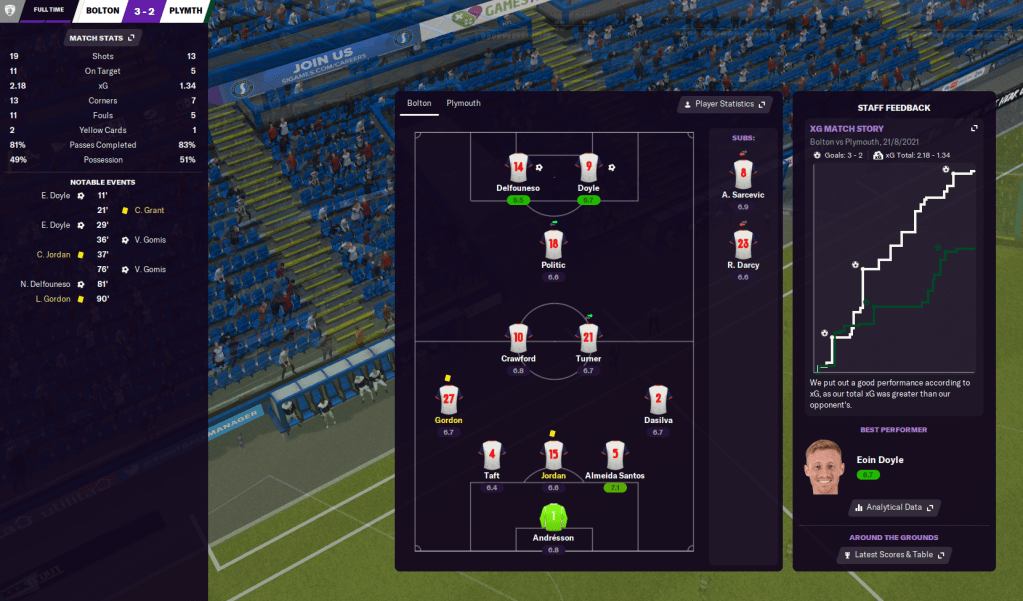Select goalkeeper Andrésson on the pitch
The height and width of the screenshot is (601, 1023).
coord(553,518)
